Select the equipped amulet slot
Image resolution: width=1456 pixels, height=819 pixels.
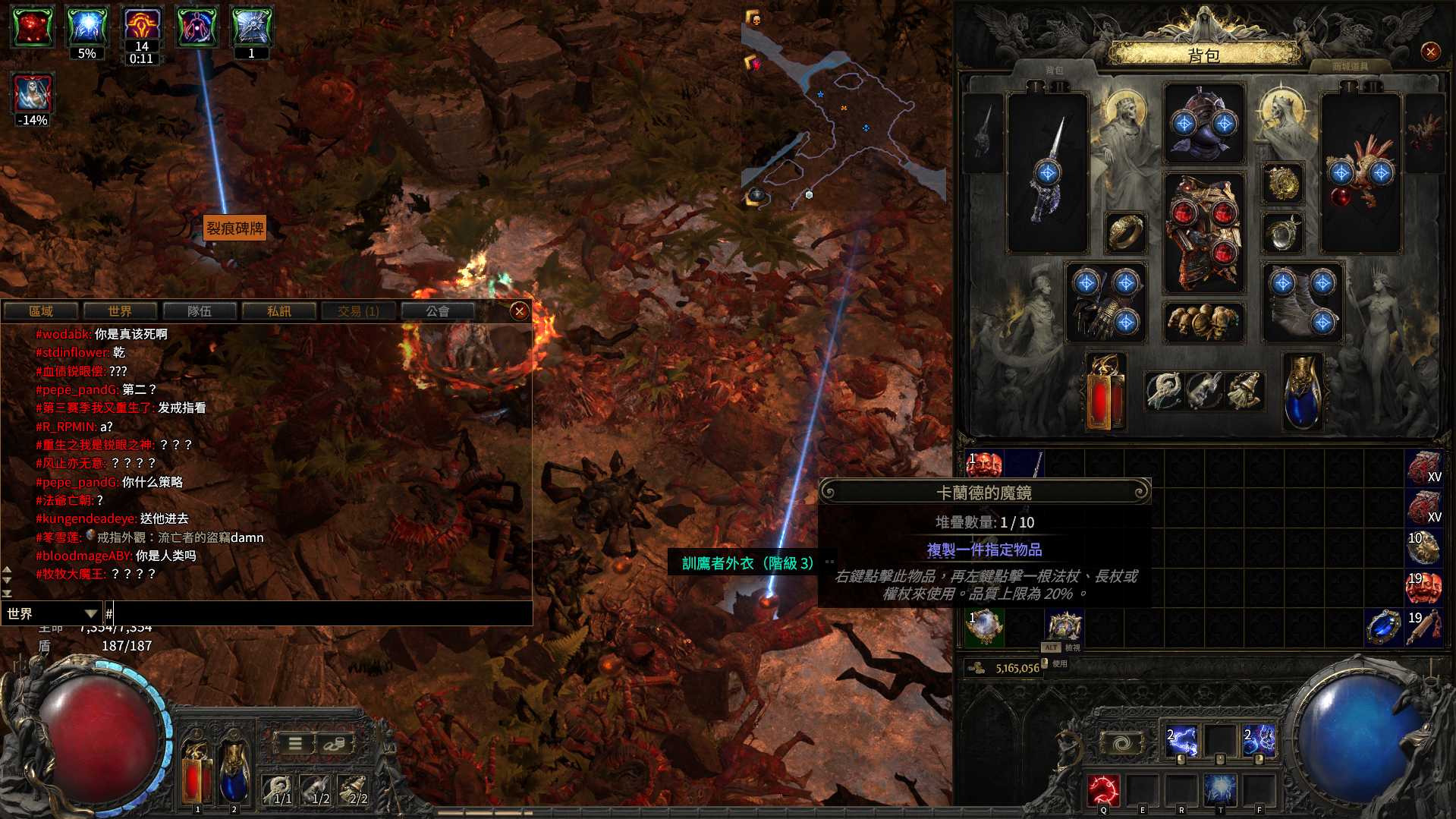pos(1282,183)
